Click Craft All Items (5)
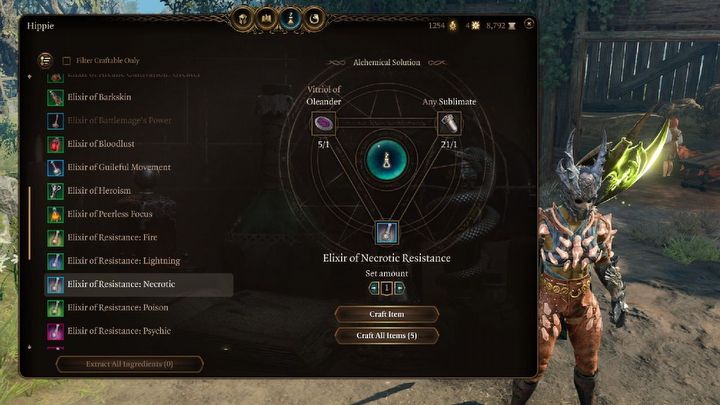Screen dimensions: 720x405 pyautogui.click(x=386, y=336)
